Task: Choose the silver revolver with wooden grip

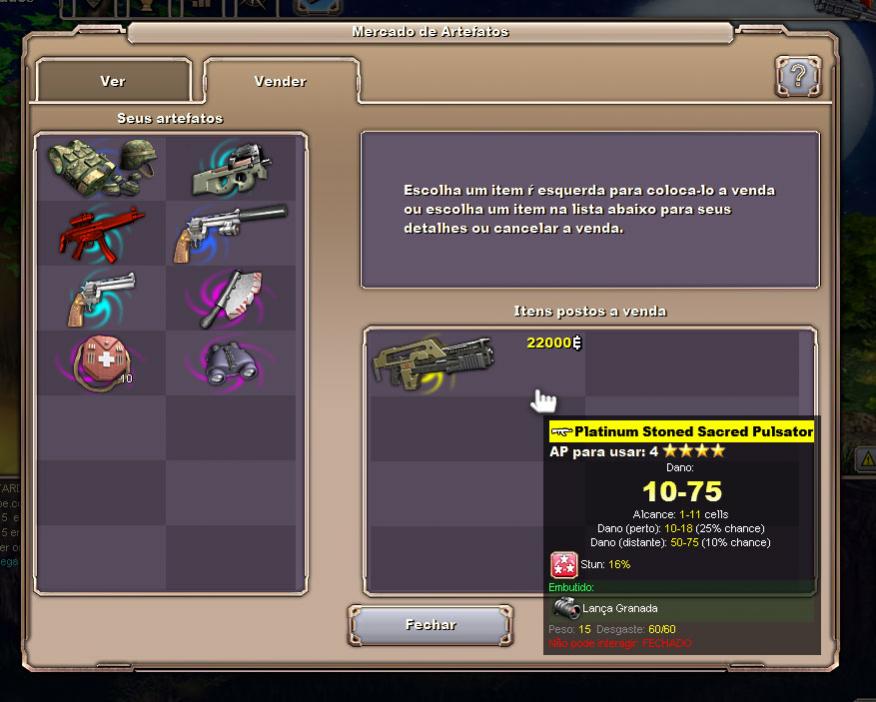Action: click(x=102, y=297)
